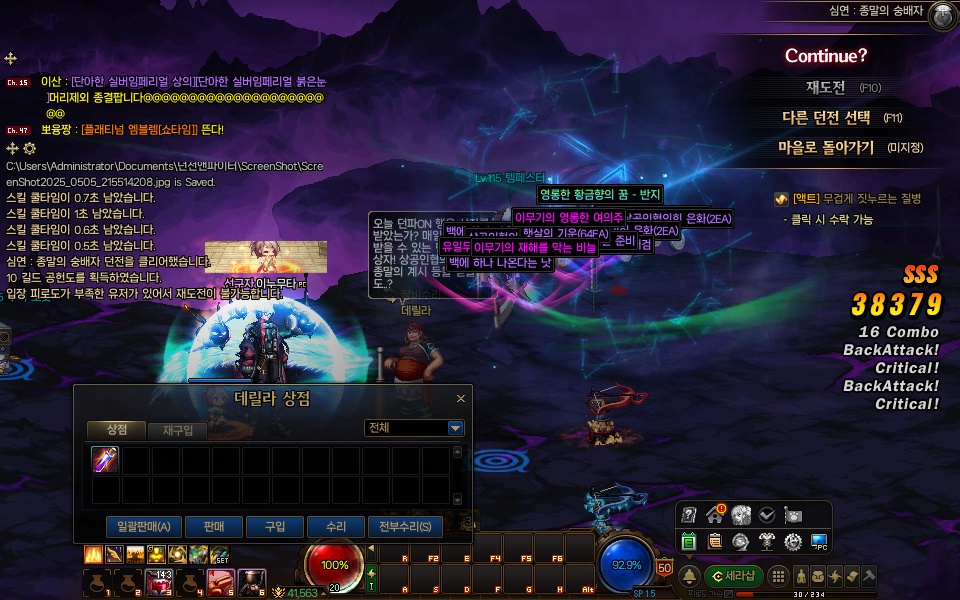Choose 마을로 돌아가기 to return to town
960x600 pixels.
(x=826, y=147)
